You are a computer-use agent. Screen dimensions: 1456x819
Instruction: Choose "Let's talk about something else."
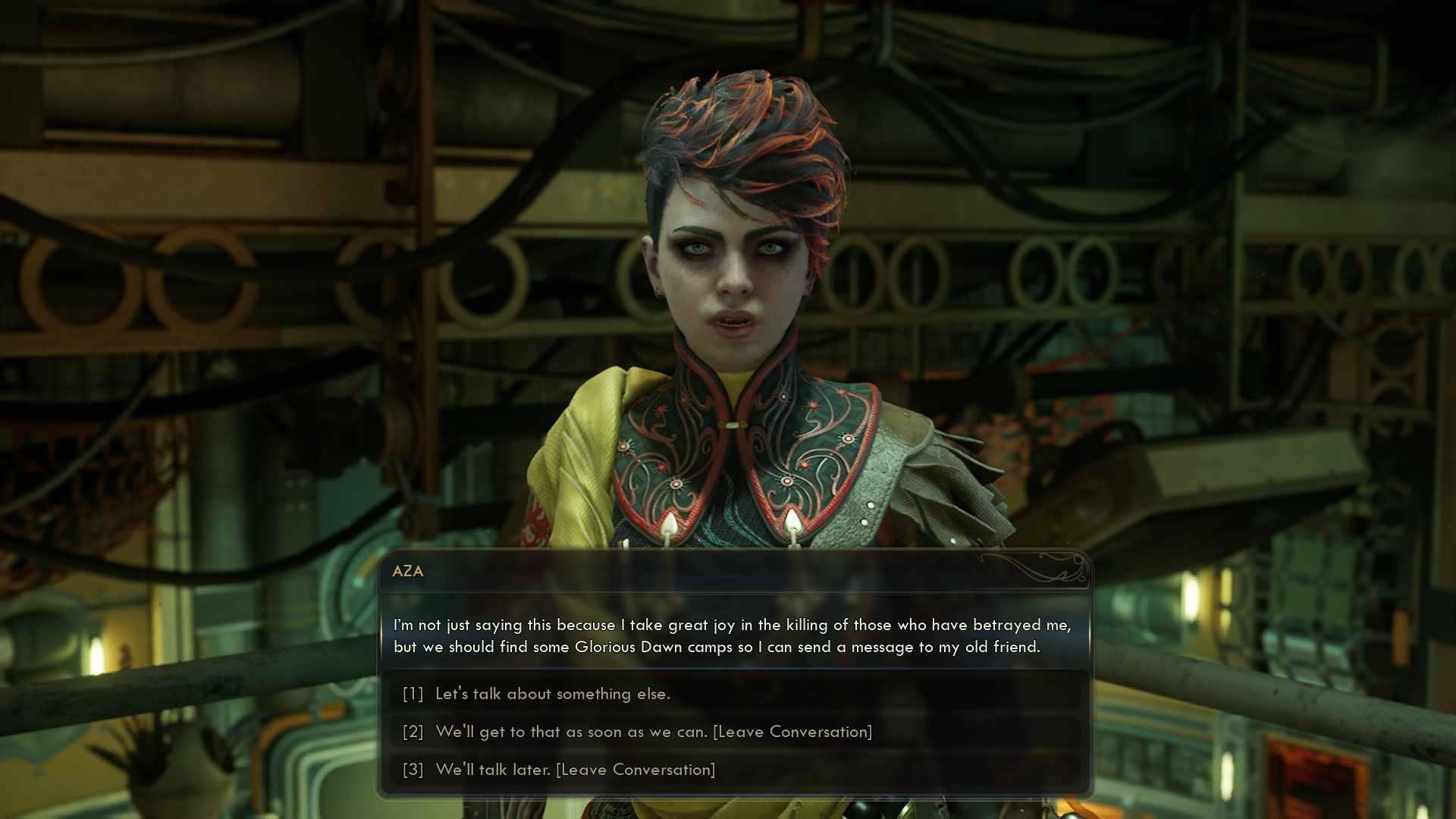pyautogui.click(x=552, y=694)
